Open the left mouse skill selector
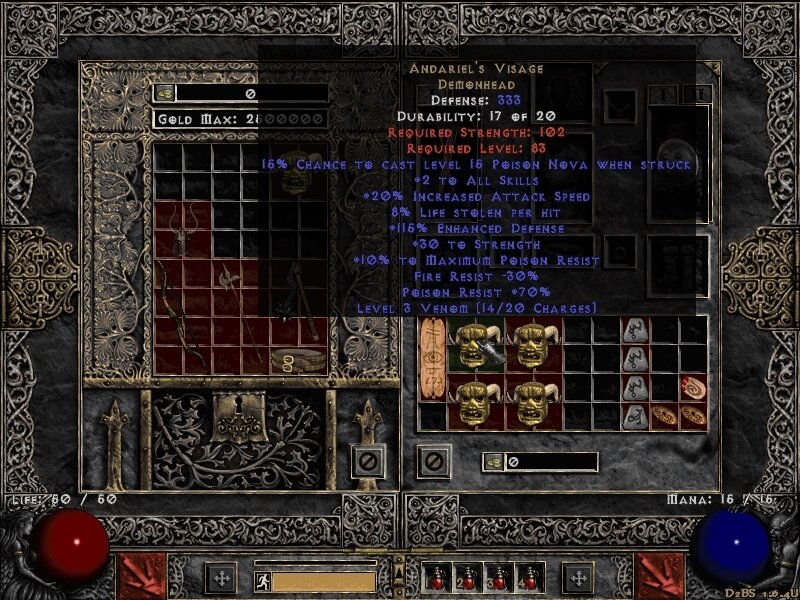 [136, 577]
